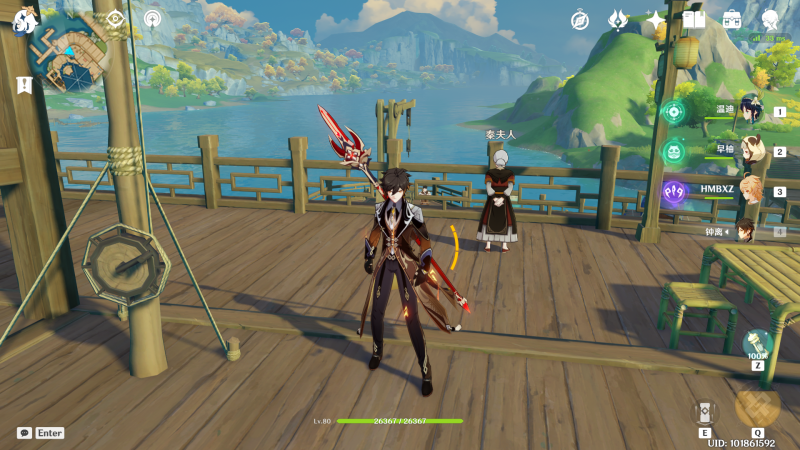This screenshot has width=800, height=450.
Task: Select active party member 钟离
Action: (746, 231)
